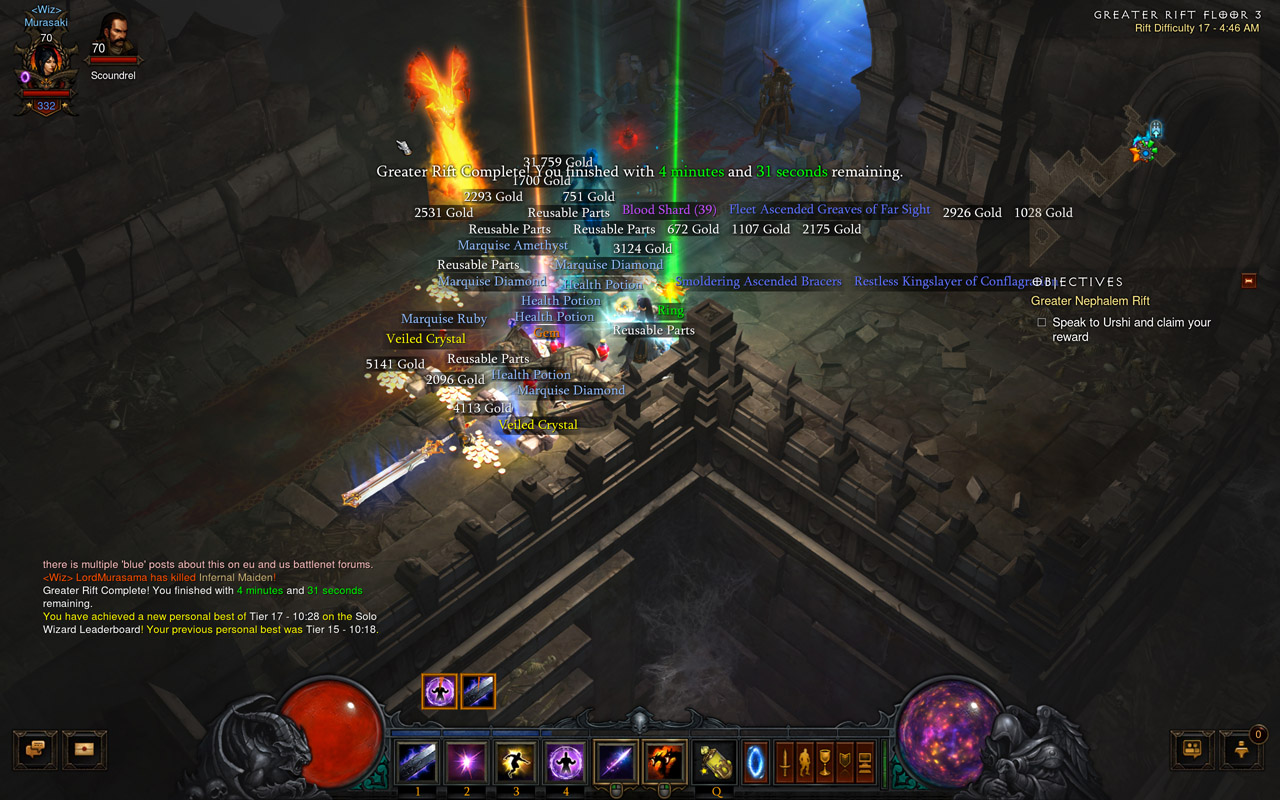Screen dimensions: 1280x800
Task: Drink the yellow health potion
Action: pos(714,763)
